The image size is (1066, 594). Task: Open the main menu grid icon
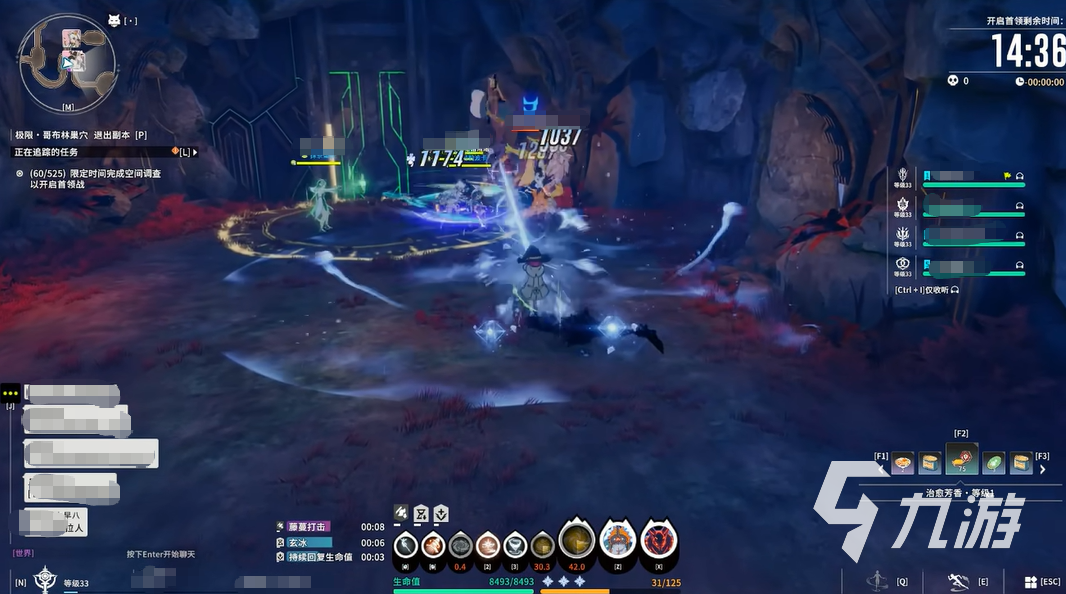click(1031, 582)
